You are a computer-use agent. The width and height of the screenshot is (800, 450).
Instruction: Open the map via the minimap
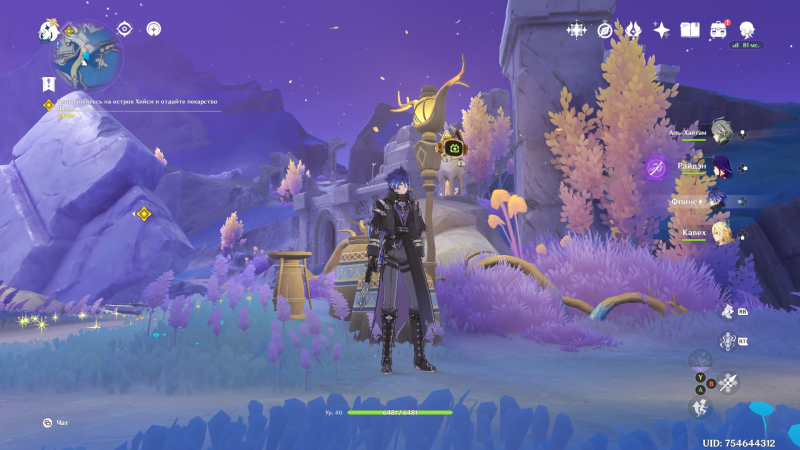(x=88, y=57)
